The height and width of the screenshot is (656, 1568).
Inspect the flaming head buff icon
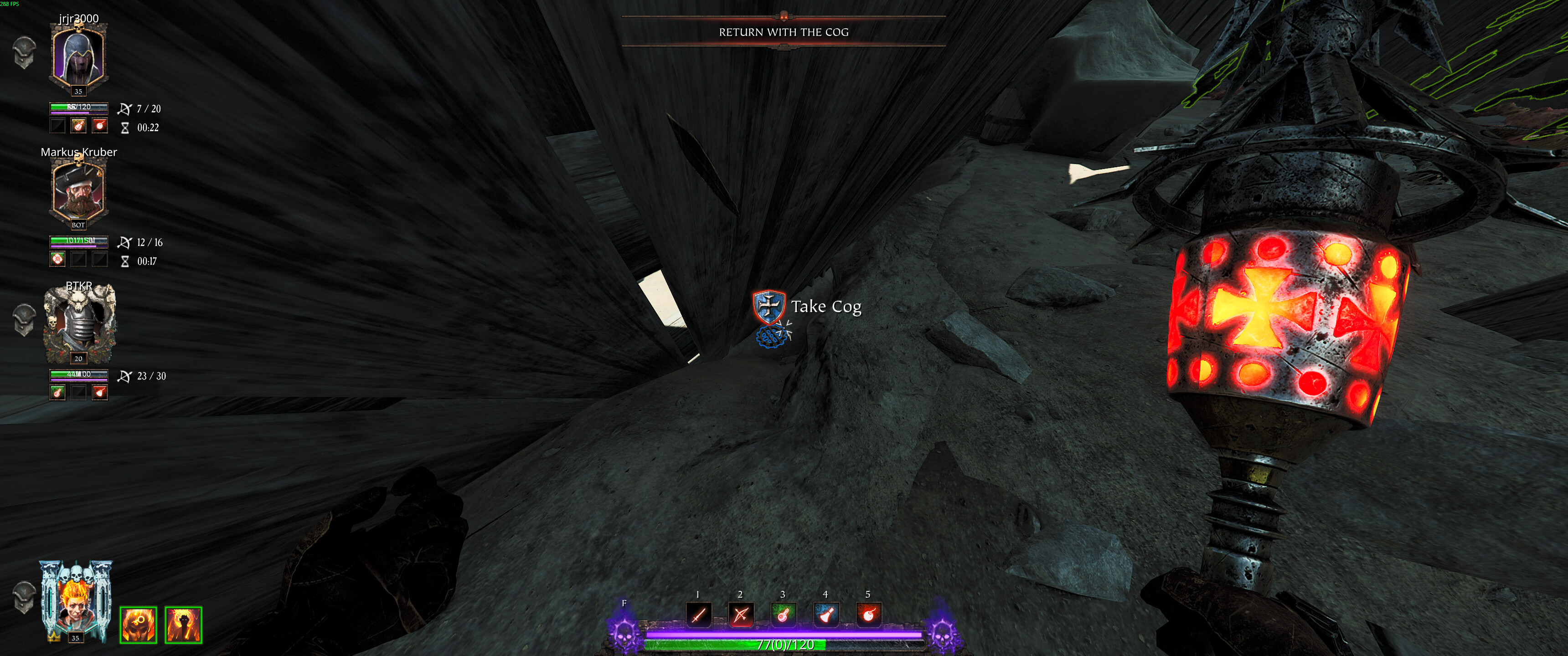pos(138,625)
